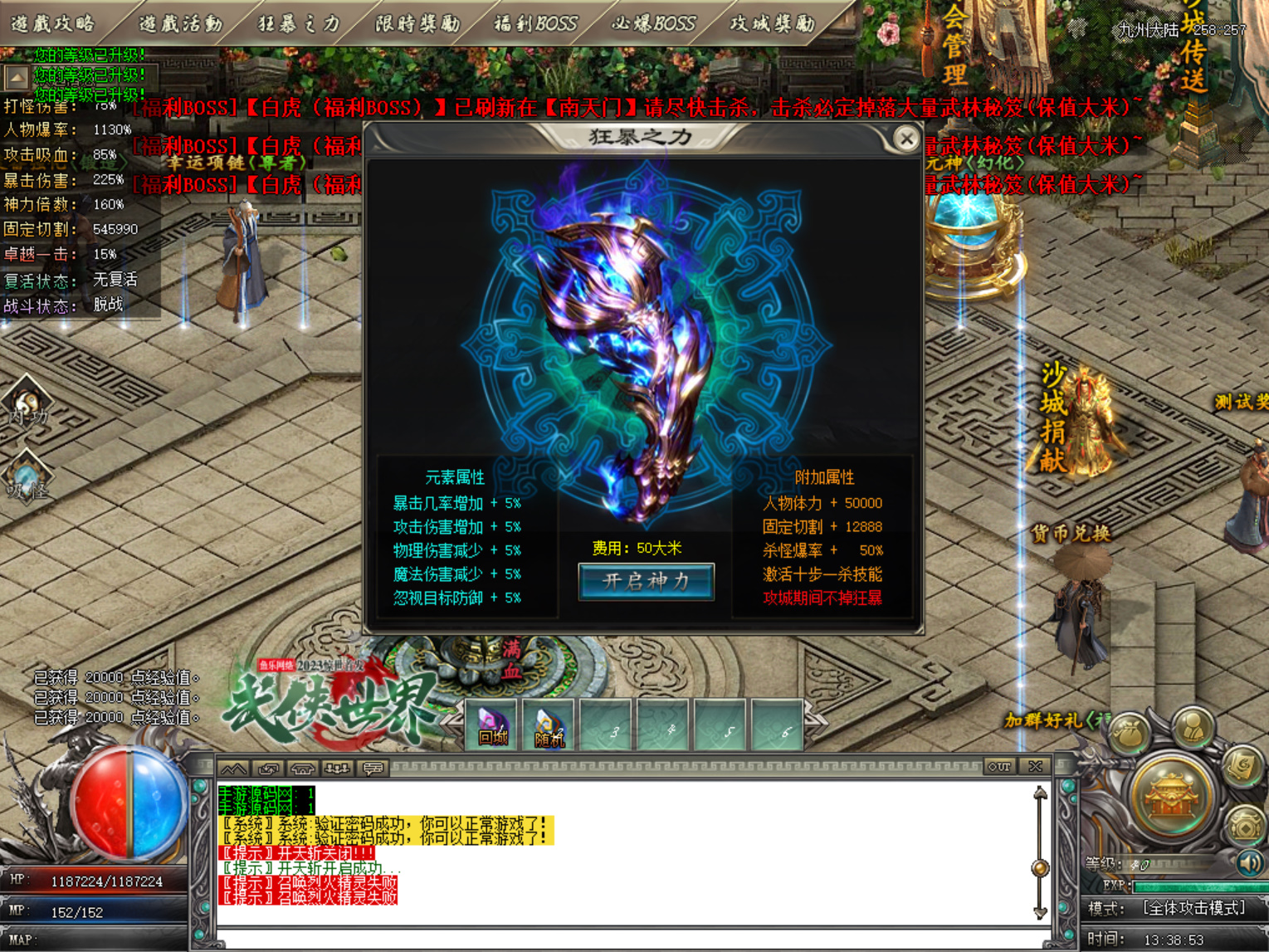This screenshot has width=1269, height=952.
Task: Toggle the sound speaker icon
Action: tap(1249, 863)
